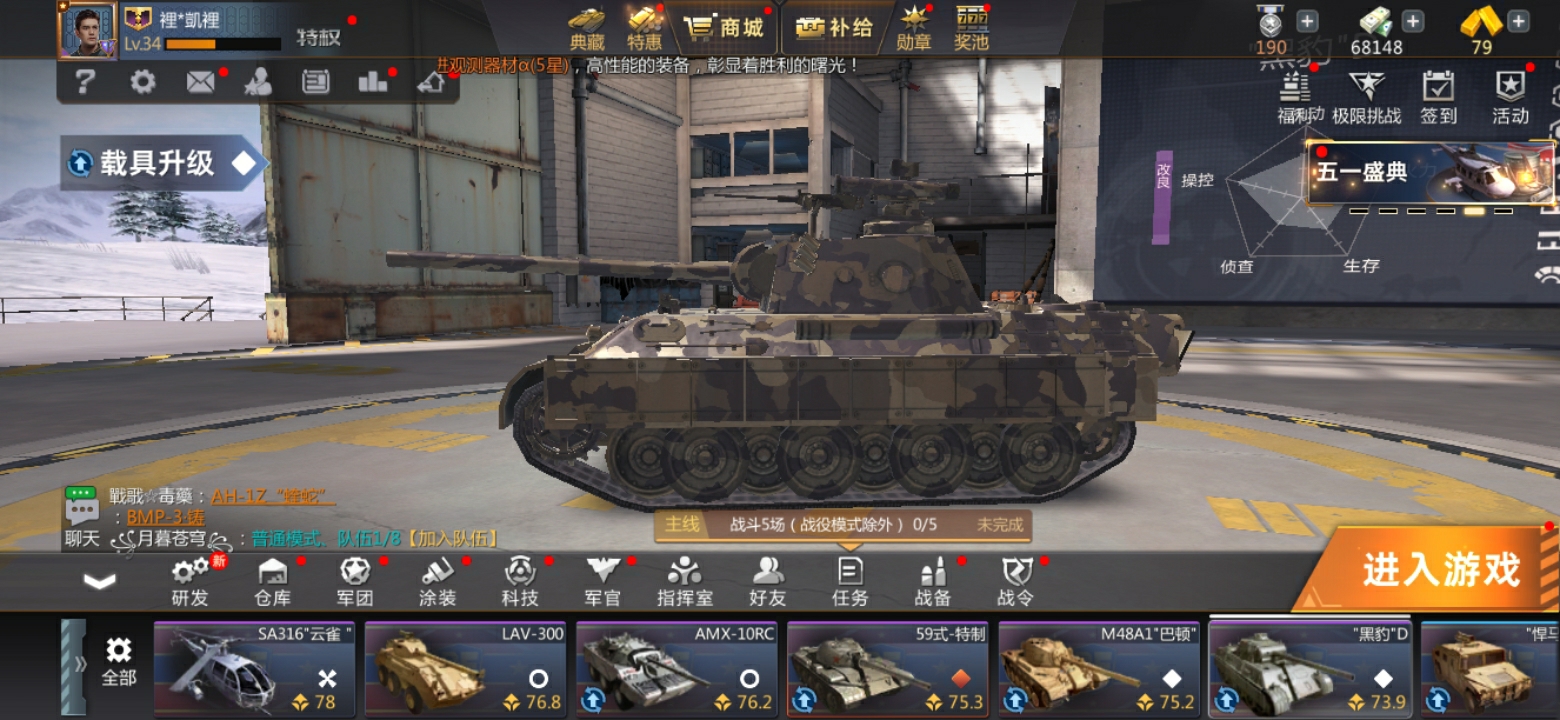Select the M48A1 巴顿 tank card

point(1099,667)
